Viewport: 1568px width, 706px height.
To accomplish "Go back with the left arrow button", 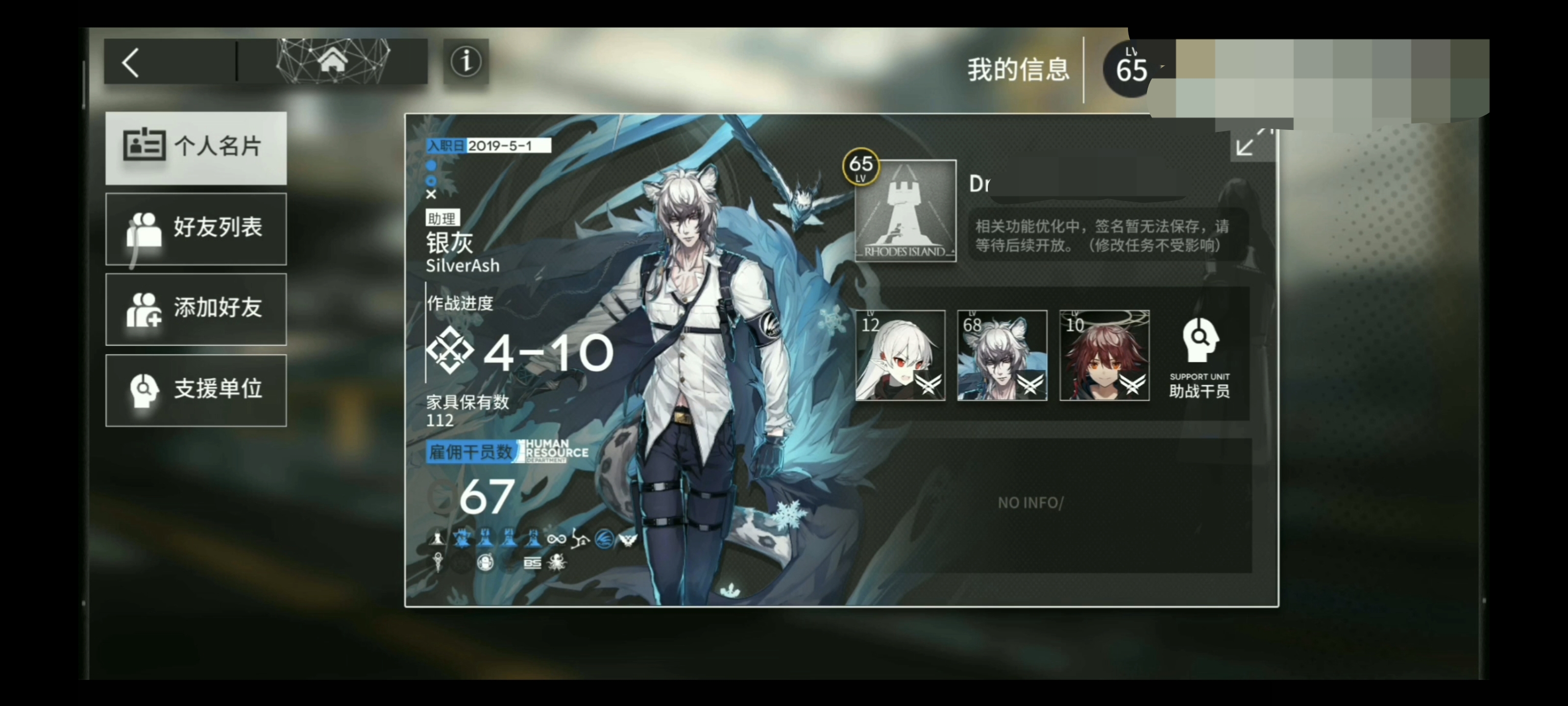I will coord(131,63).
